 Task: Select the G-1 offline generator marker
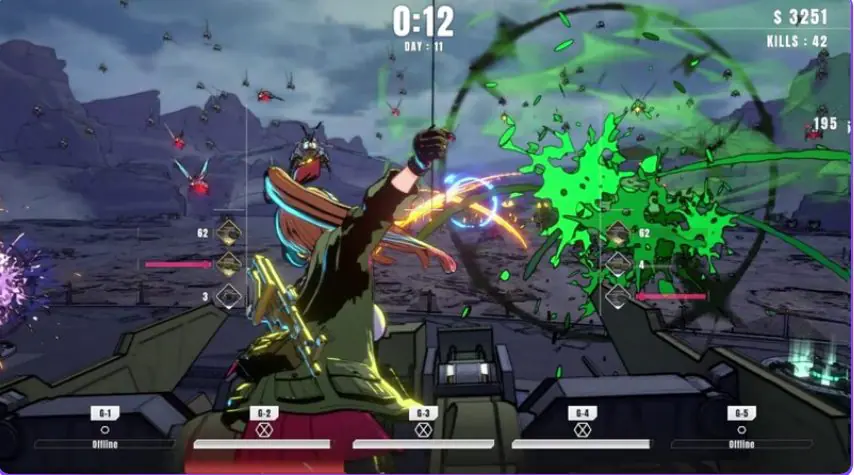pos(105,413)
